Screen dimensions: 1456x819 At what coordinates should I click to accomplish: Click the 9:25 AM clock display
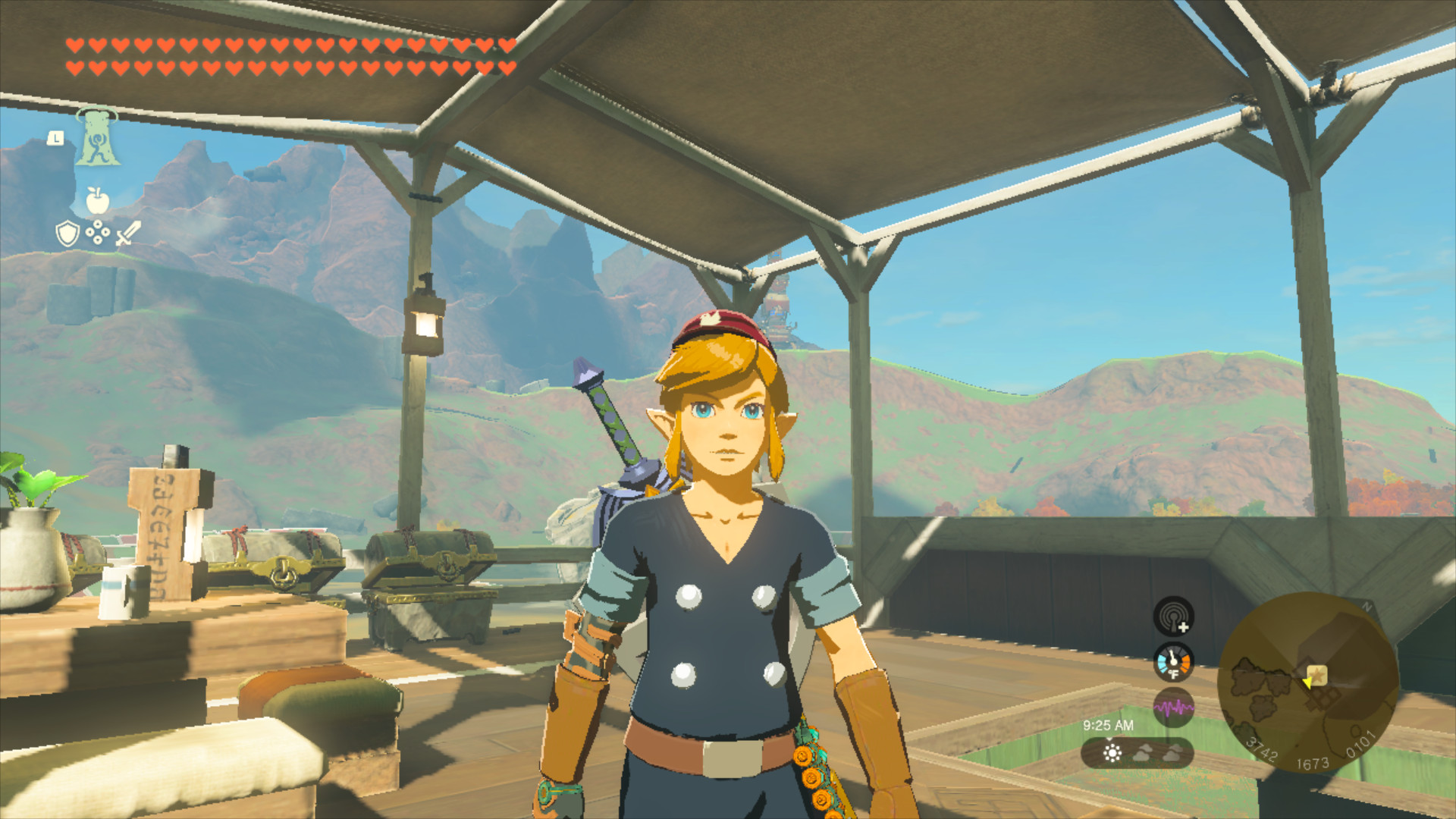pos(1108,724)
